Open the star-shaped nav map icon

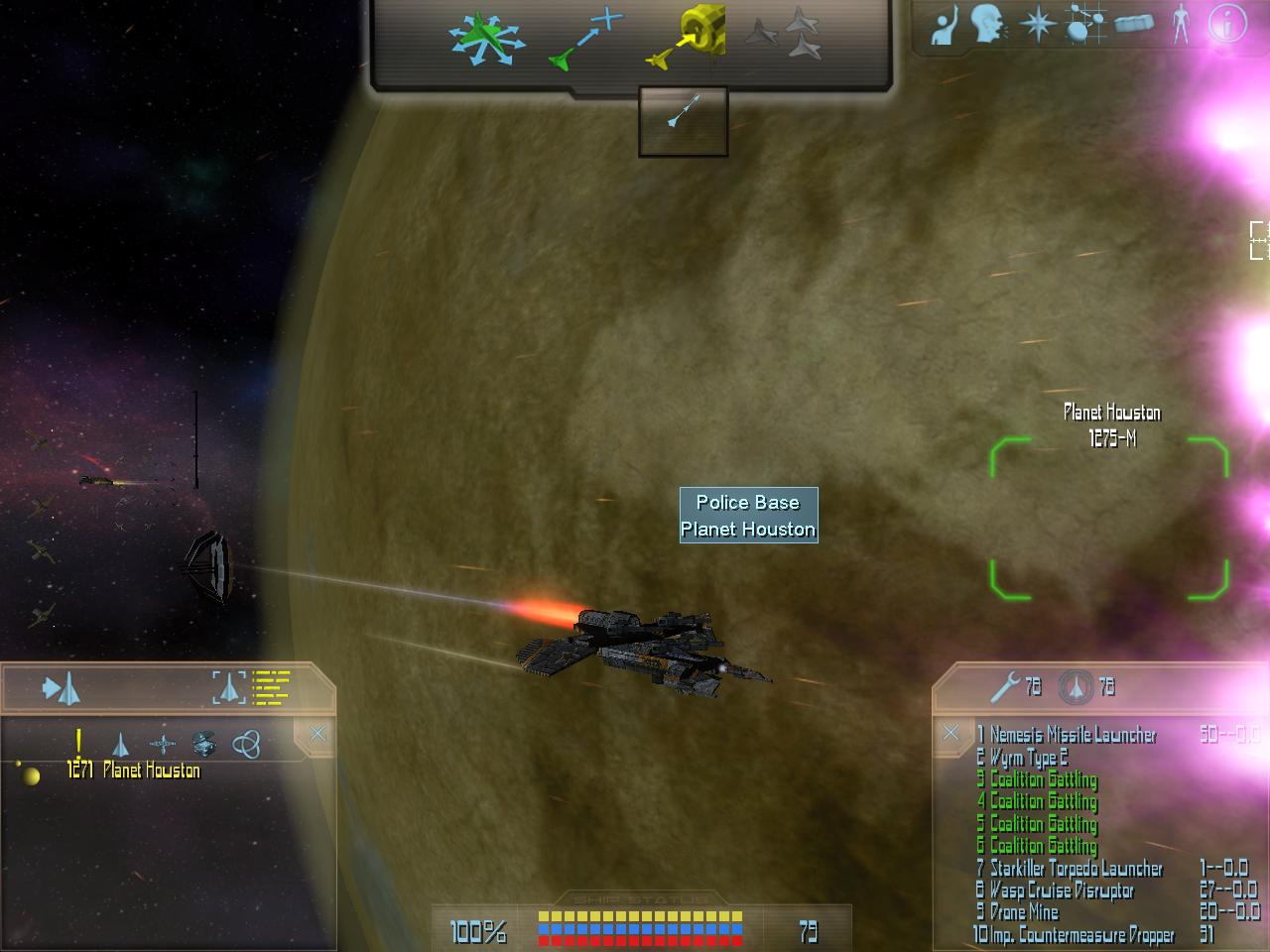click(x=1038, y=25)
